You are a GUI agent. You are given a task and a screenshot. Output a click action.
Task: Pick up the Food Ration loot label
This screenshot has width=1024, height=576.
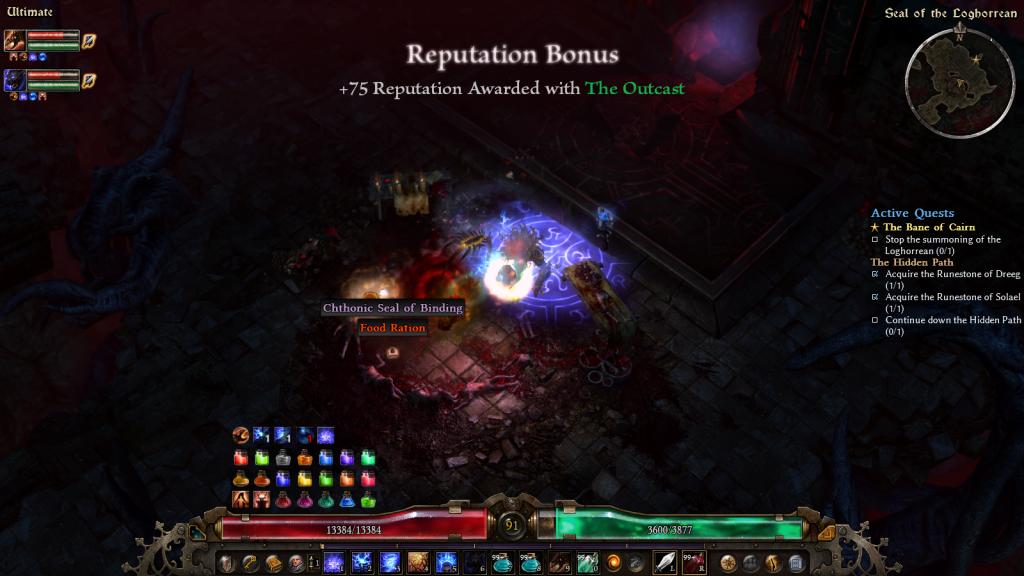tap(392, 328)
